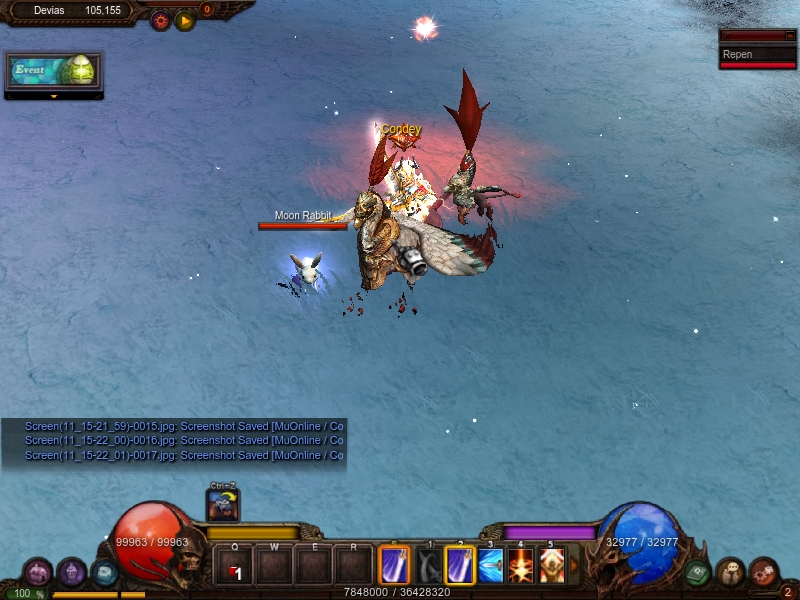Open the green book menu icon
800x600 pixels.
click(x=697, y=572)
